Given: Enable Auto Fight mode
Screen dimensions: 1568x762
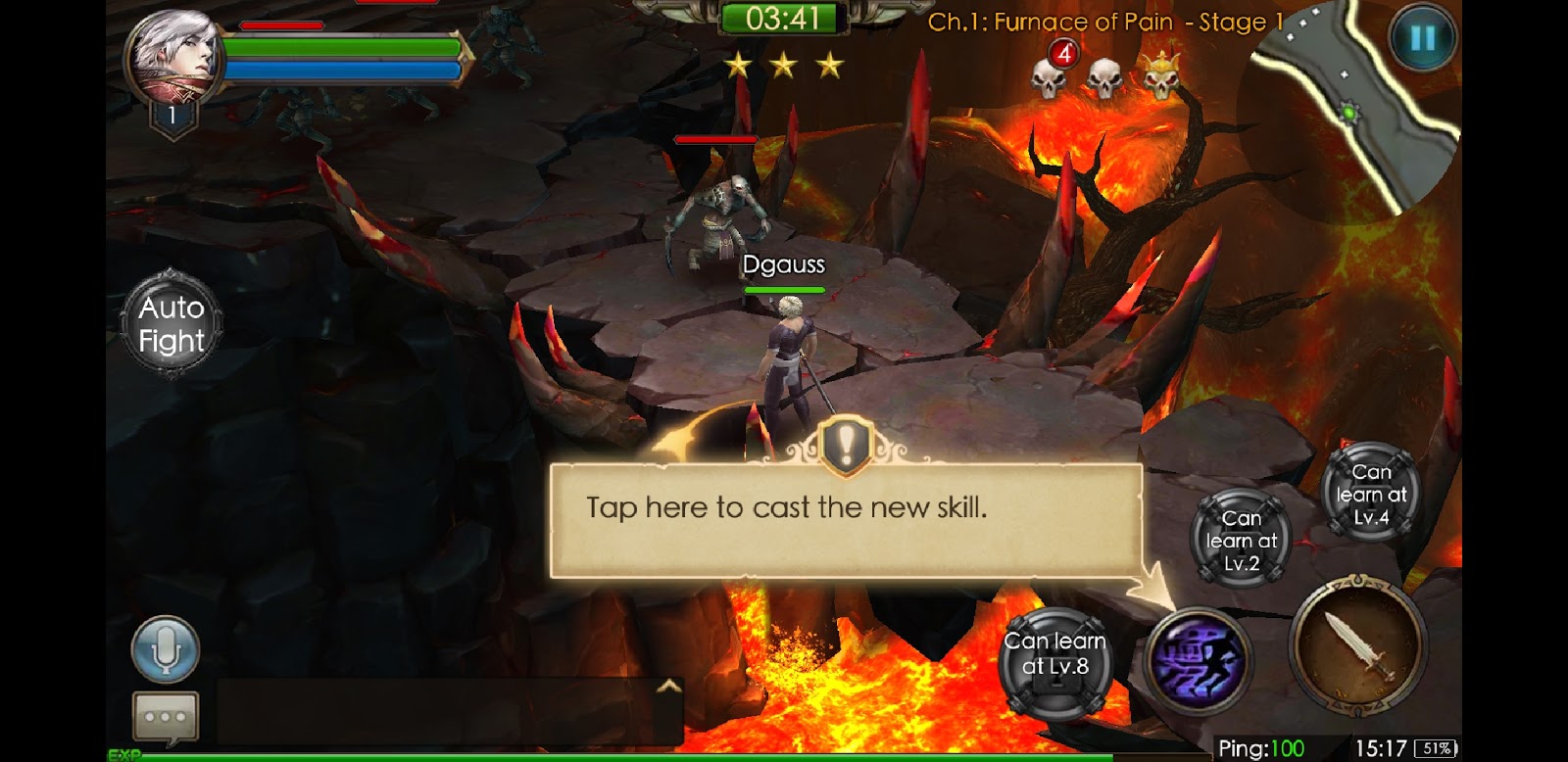Looking at the screenshot, I should (x=171, y=324).
